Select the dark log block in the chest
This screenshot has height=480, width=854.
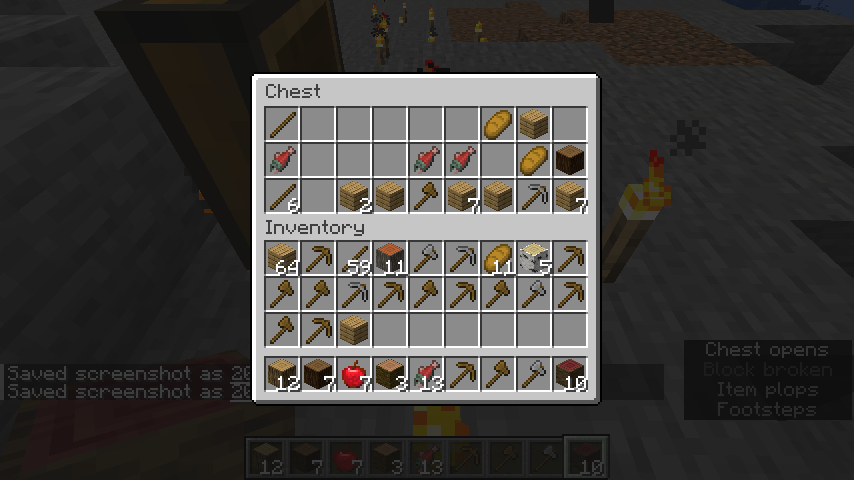(570, 159)
